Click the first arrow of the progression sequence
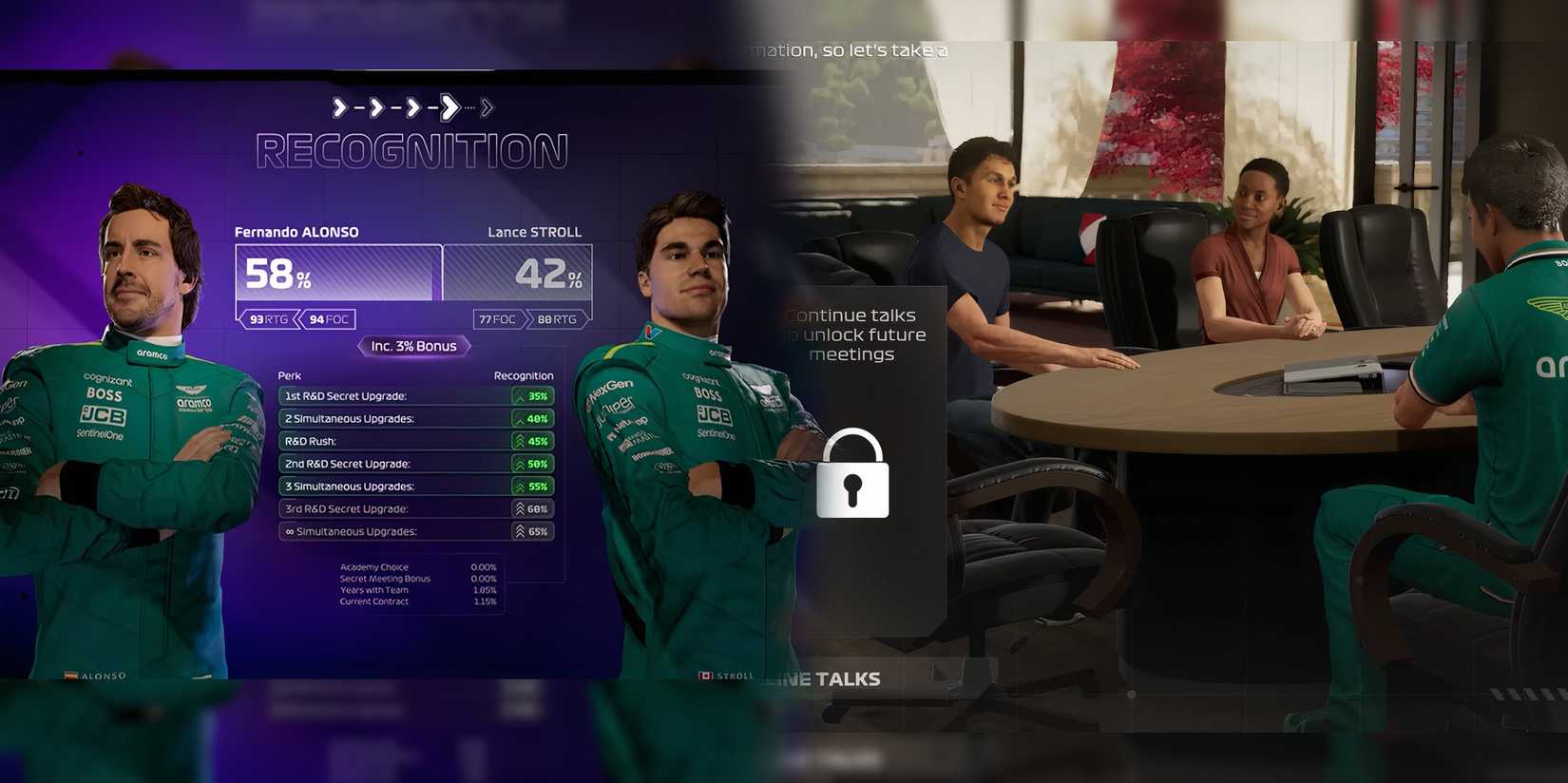The image size is (1568, 783). tap(338, 107)
